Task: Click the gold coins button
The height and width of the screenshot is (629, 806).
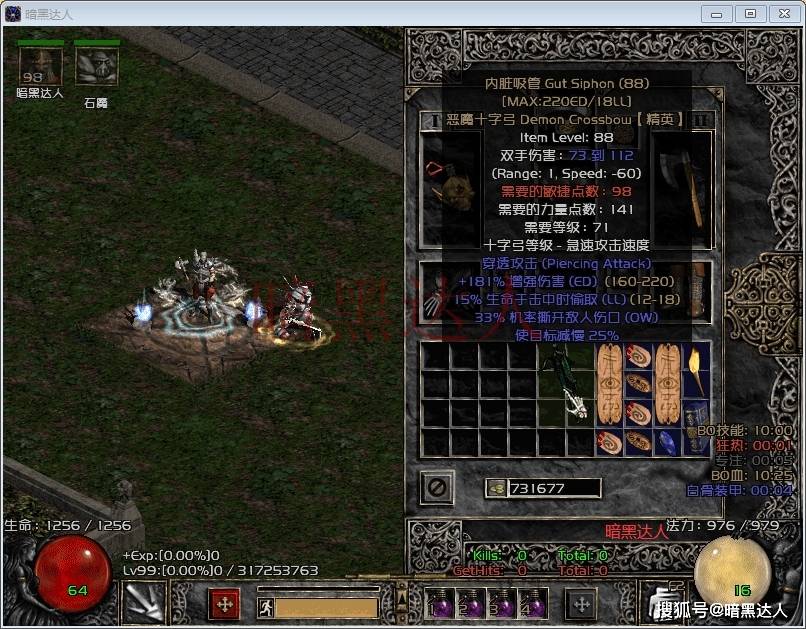Action: tap(497, 489)
